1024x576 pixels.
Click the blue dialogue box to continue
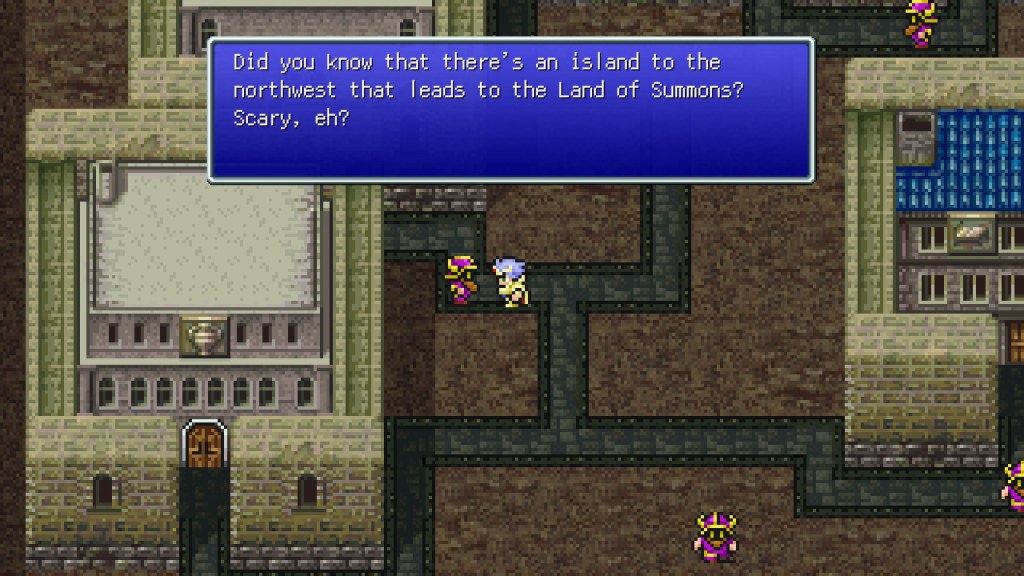pos(510,110)
